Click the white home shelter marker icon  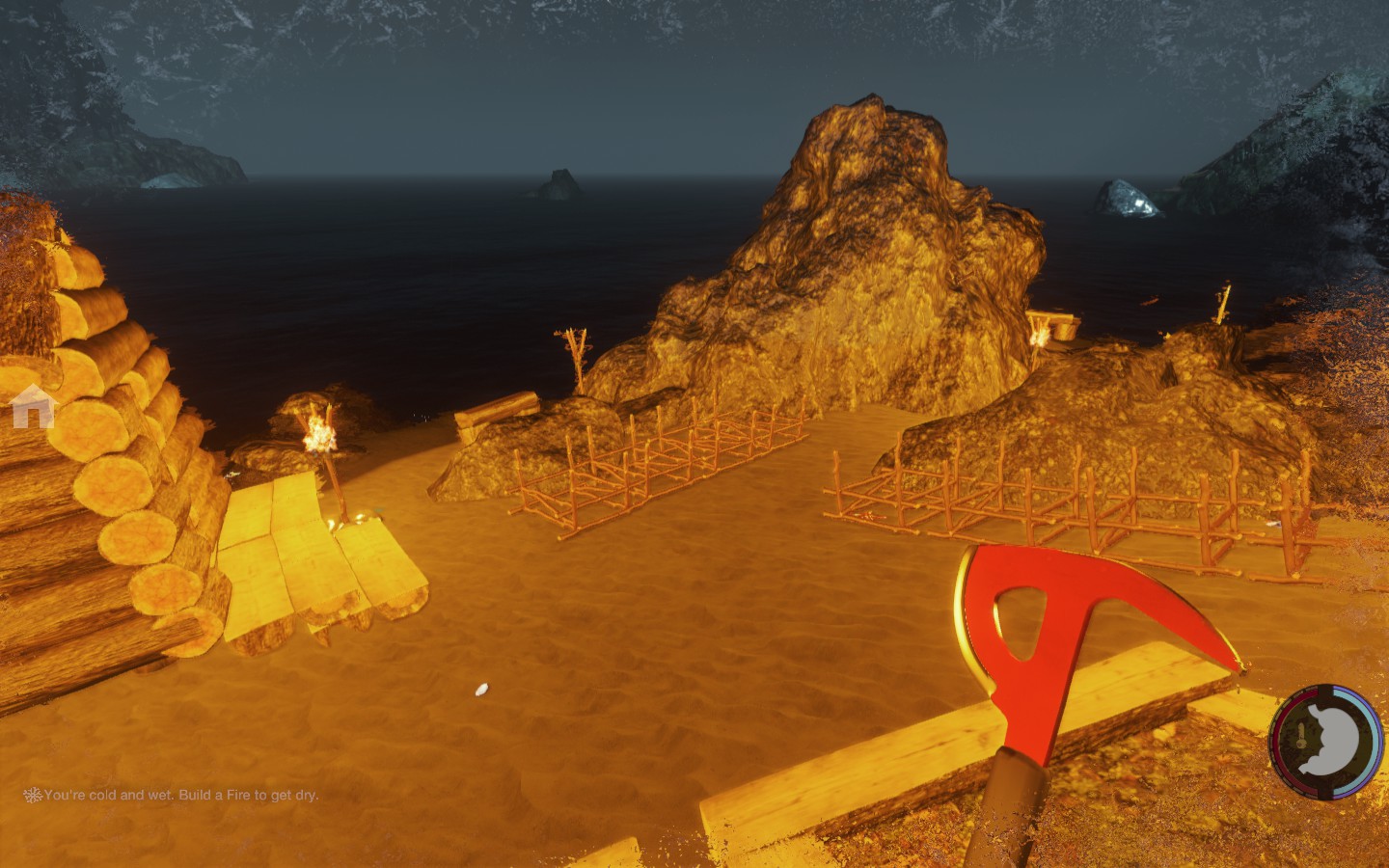tap(33, 406)
